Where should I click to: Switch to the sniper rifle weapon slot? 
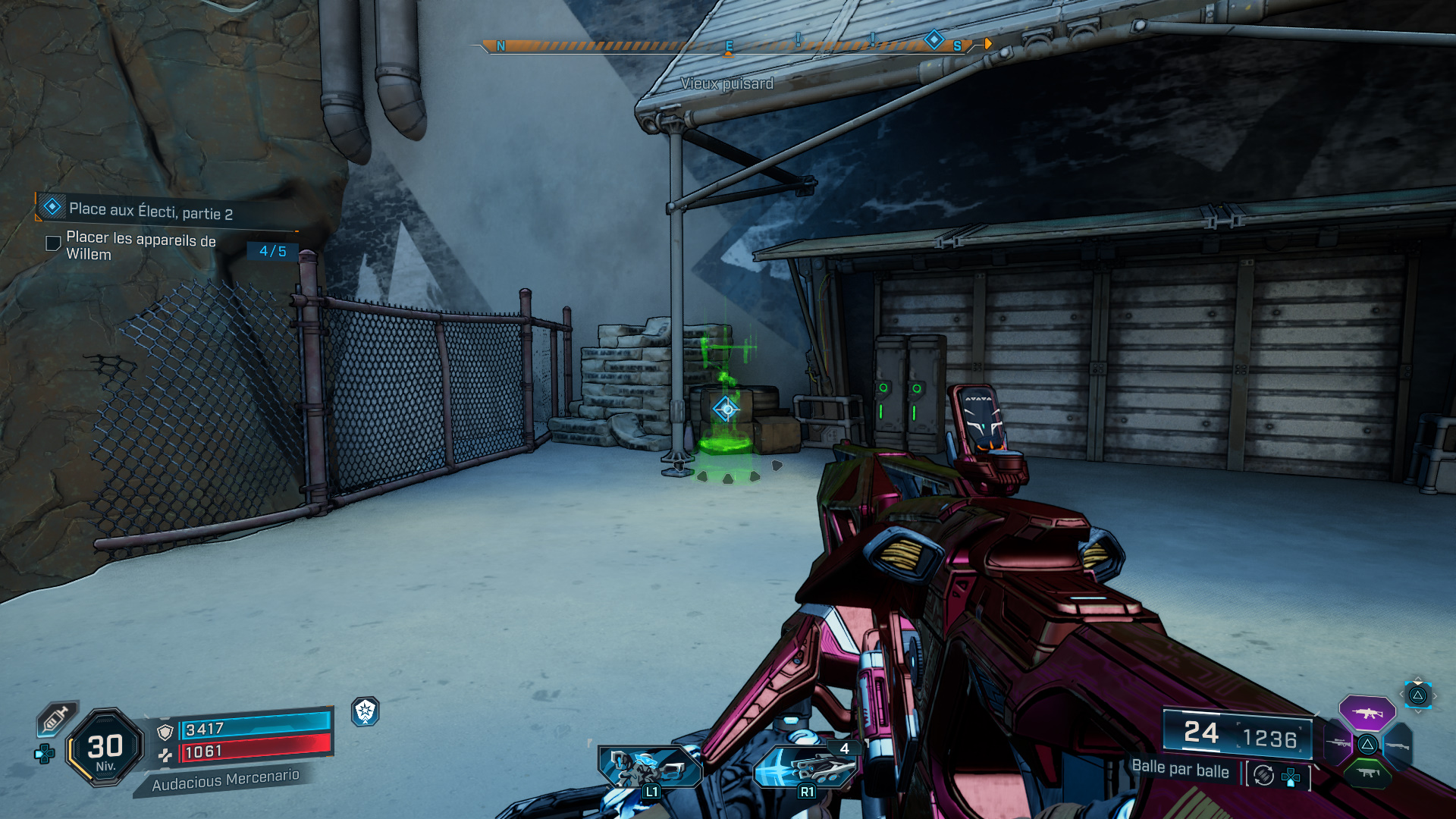(1338, 743)
